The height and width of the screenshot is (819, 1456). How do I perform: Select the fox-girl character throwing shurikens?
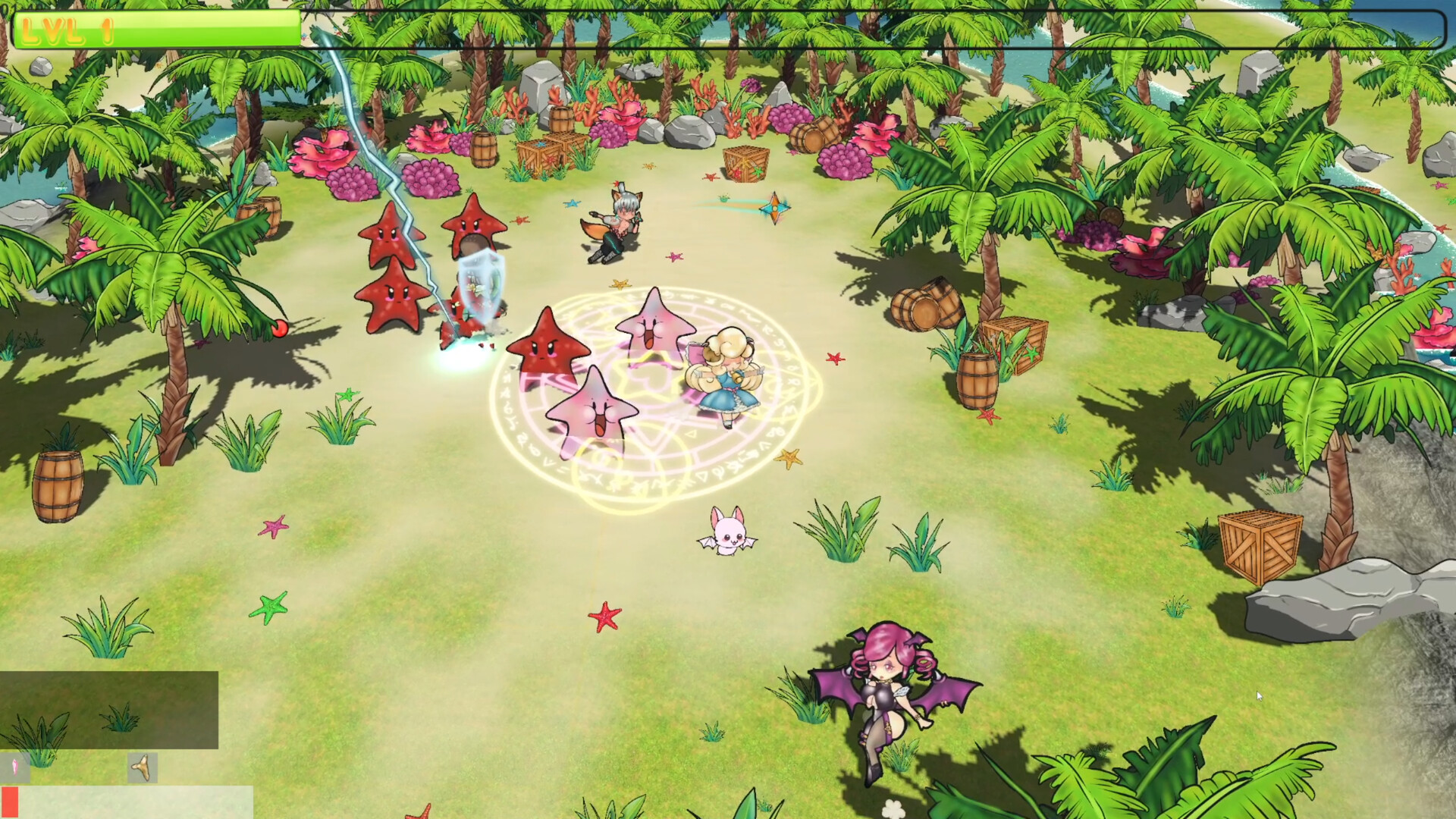tap(618, 220)
